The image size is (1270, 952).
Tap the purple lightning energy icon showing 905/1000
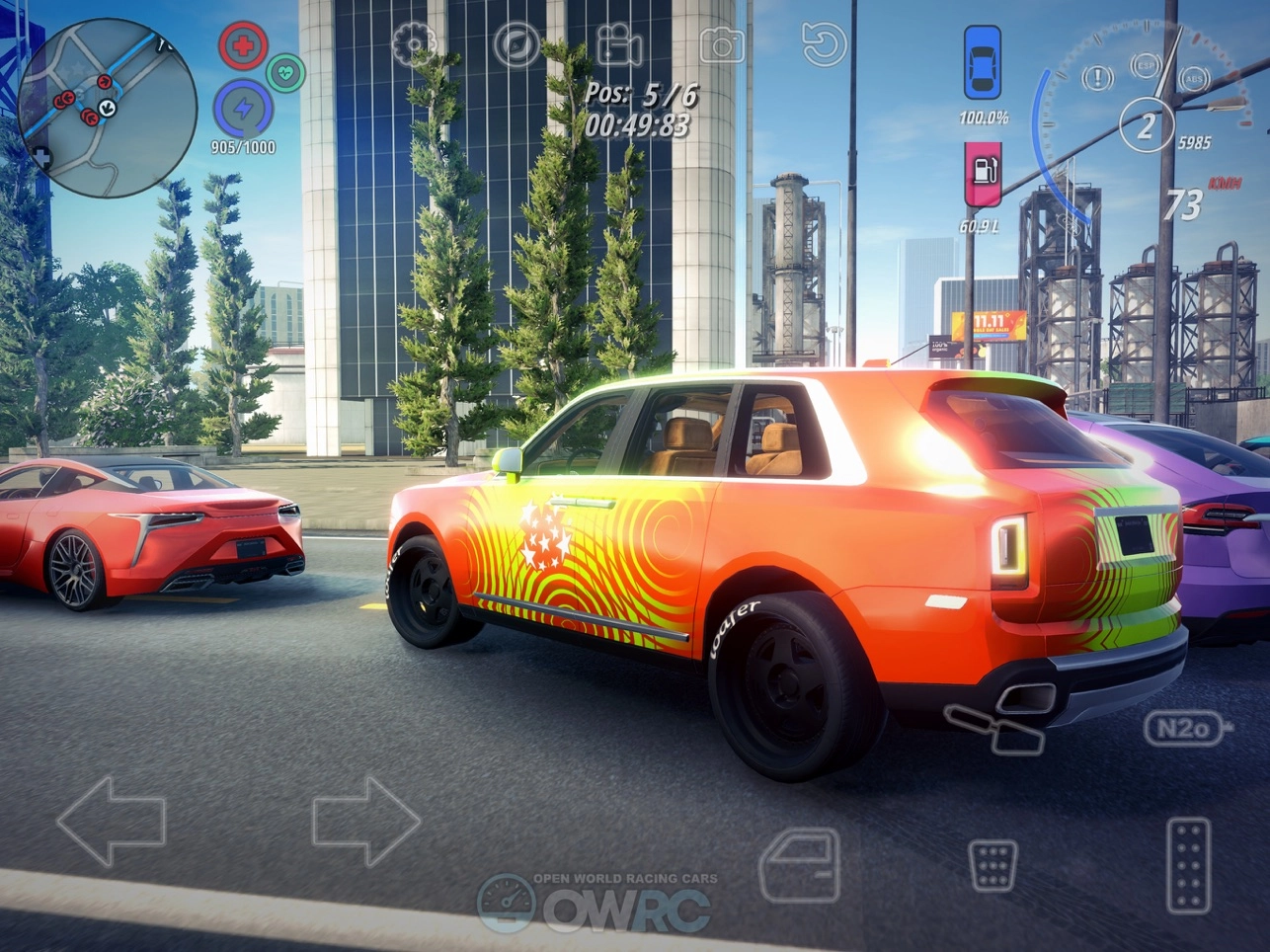(246, 109)
